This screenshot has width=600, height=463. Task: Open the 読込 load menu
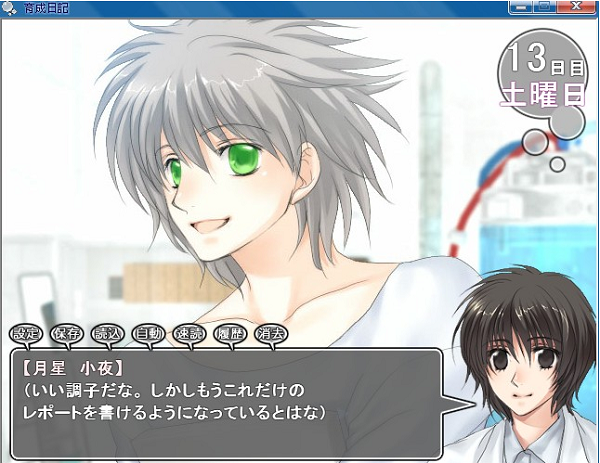point(105,332)
